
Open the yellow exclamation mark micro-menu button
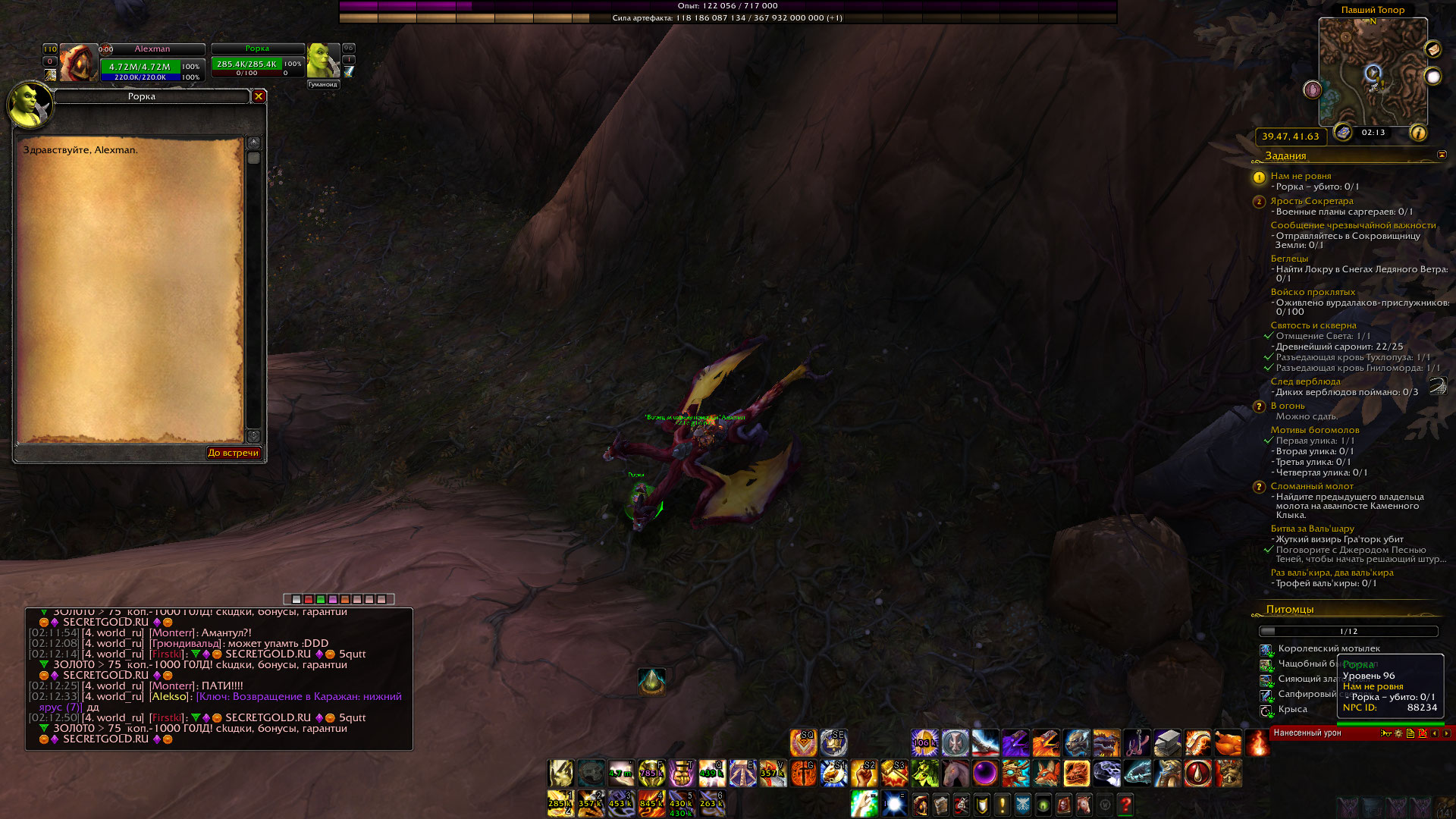click(x=1002, y=804)
